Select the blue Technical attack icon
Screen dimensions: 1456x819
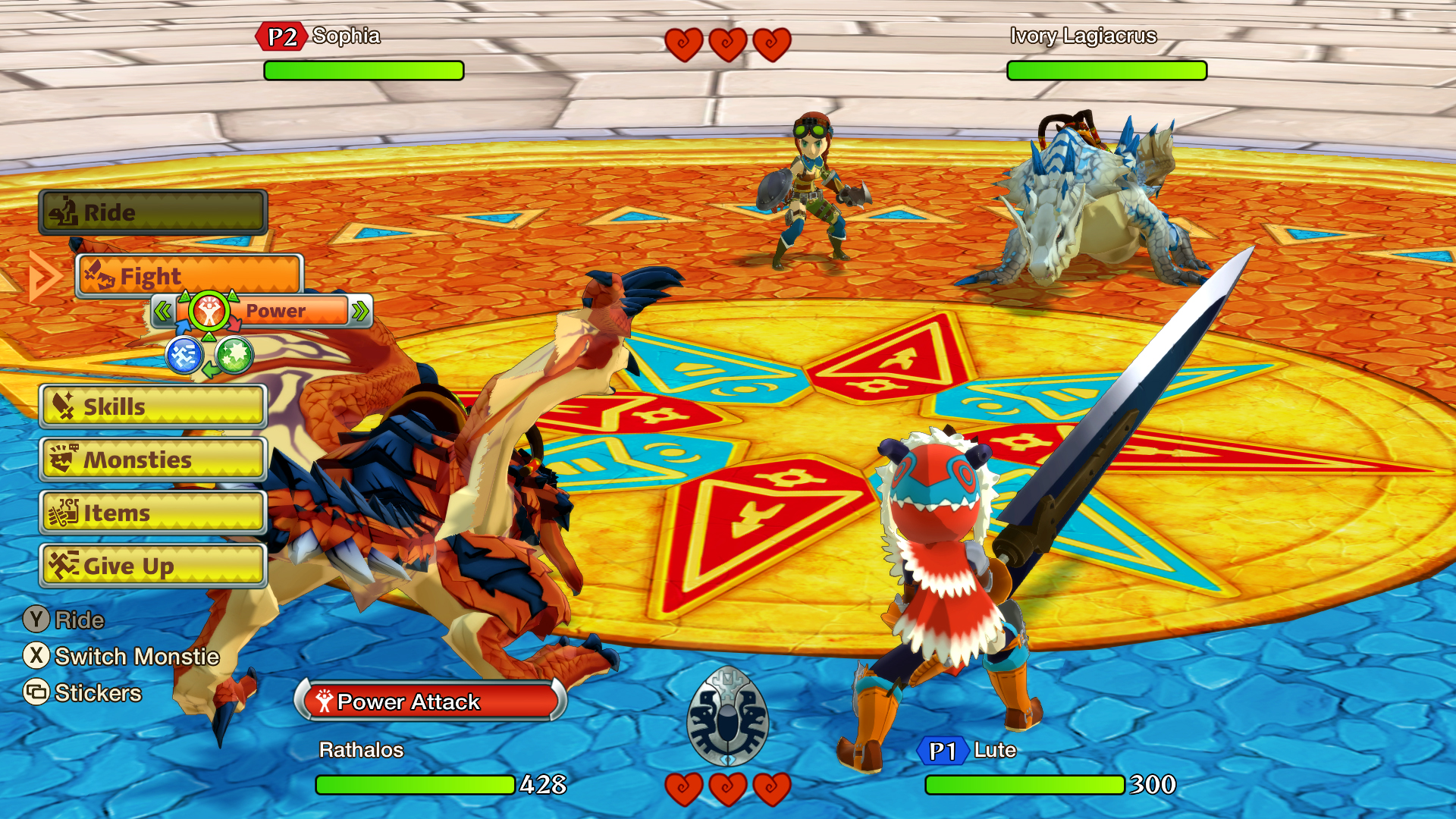(184, 354)
